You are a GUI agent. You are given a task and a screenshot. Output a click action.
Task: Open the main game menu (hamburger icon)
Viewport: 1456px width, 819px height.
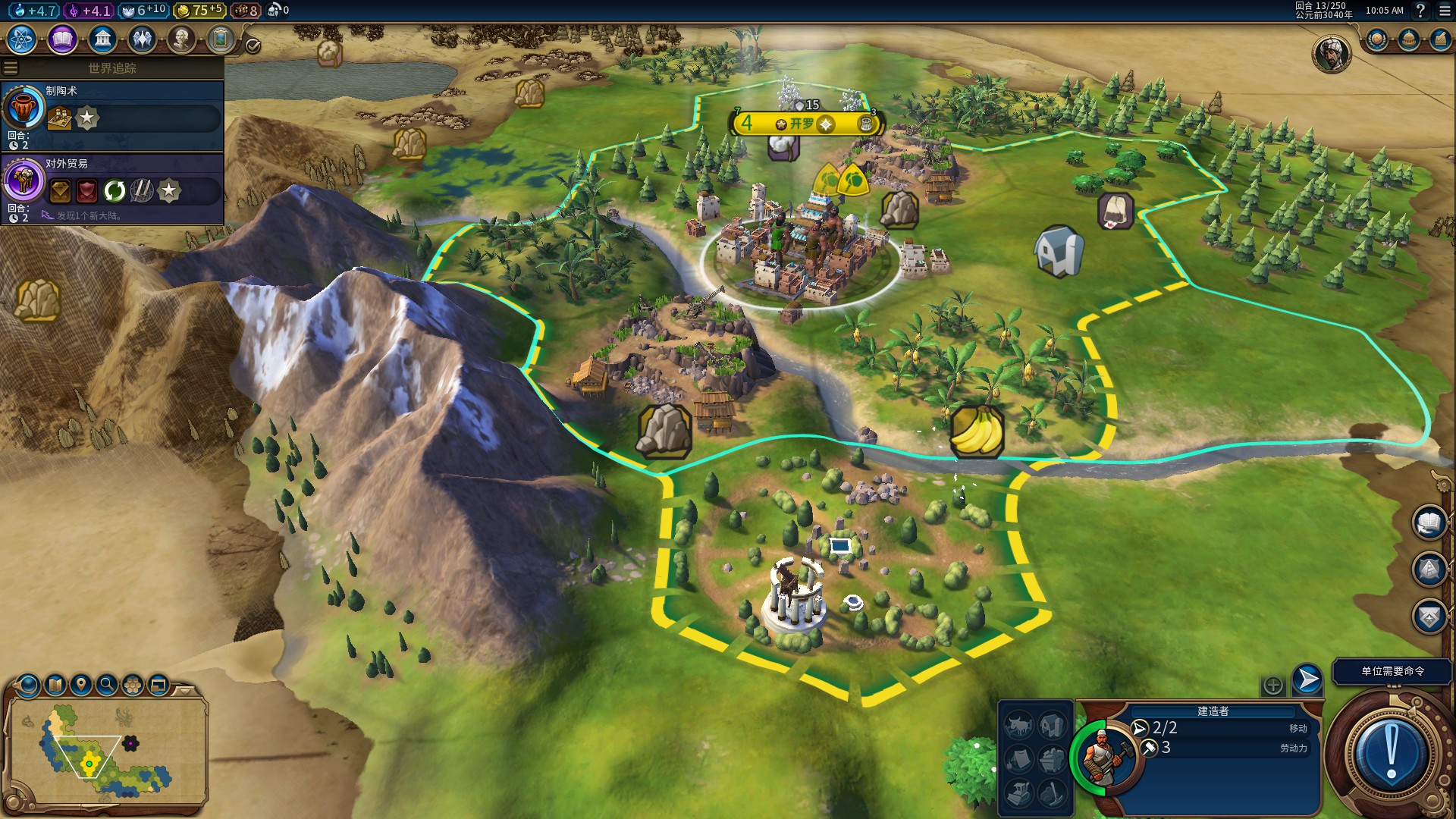[1445, 11]
